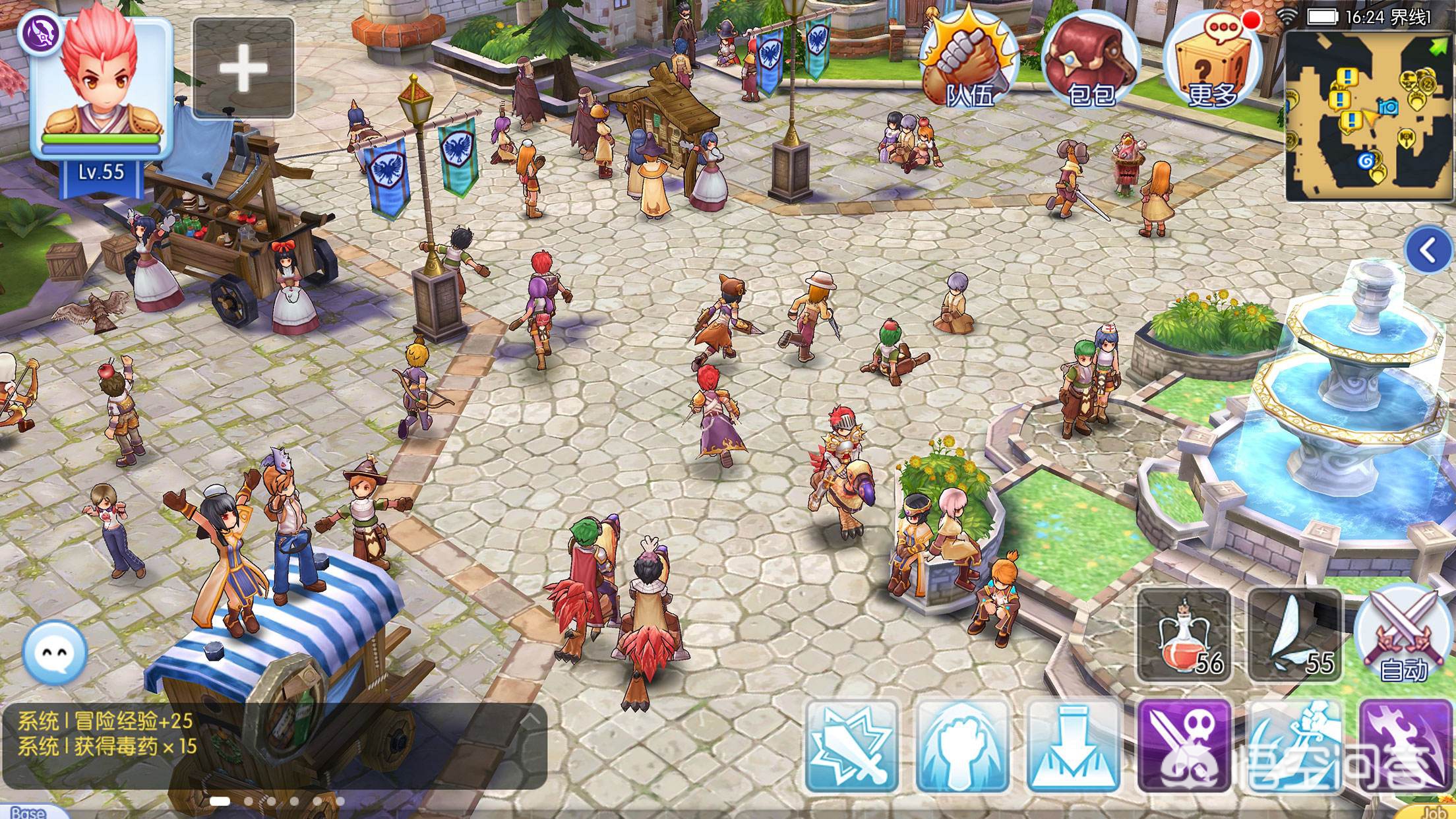Screen dimensions: 1456x819
Task: Collapse the side panel with the arrow button
Action: tap(1428, 251)
